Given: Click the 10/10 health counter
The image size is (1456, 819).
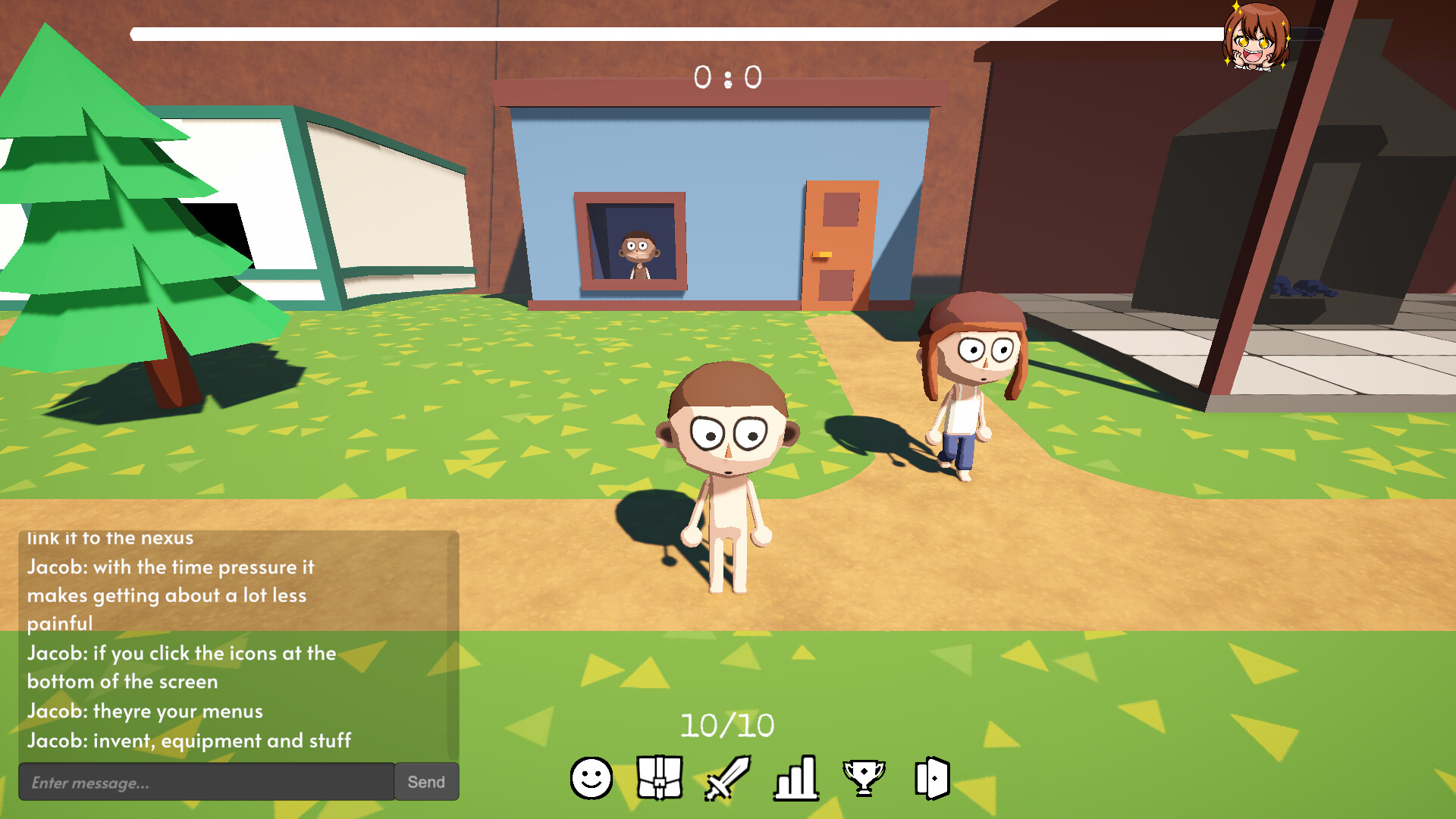Looking at the screenshot, I should click(727, 724).
